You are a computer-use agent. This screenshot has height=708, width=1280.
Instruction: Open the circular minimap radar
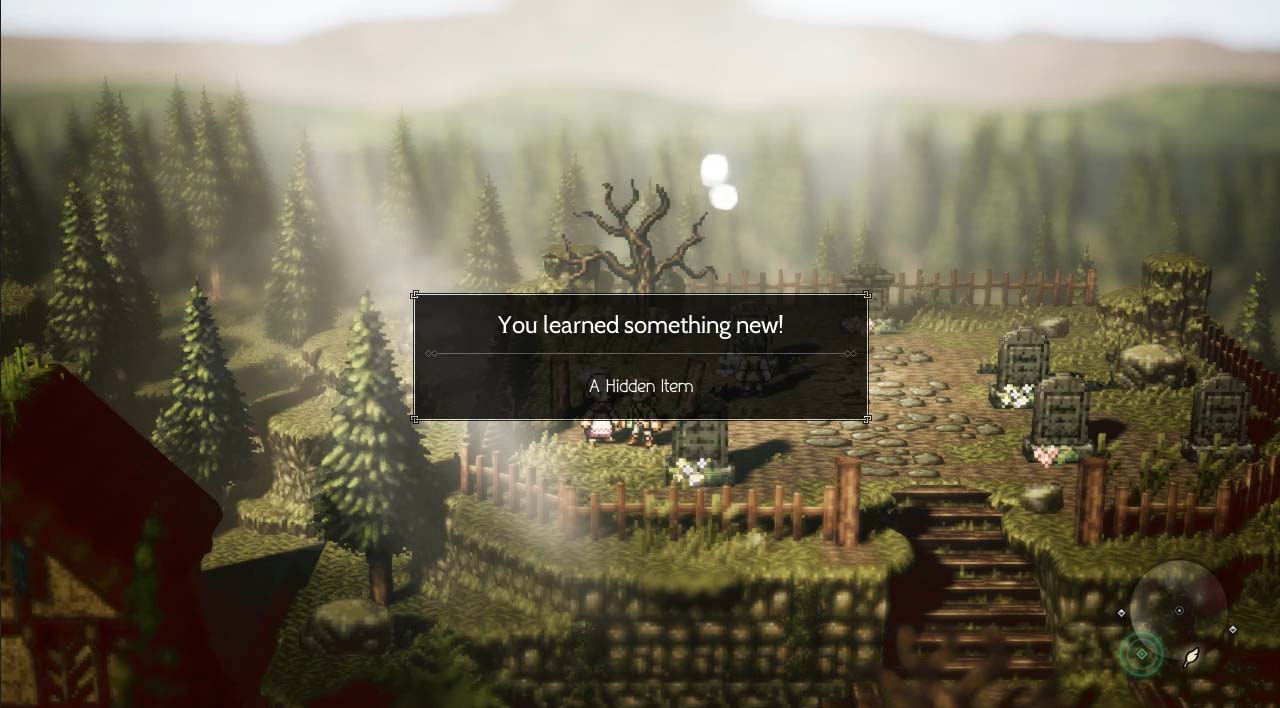1178,609
